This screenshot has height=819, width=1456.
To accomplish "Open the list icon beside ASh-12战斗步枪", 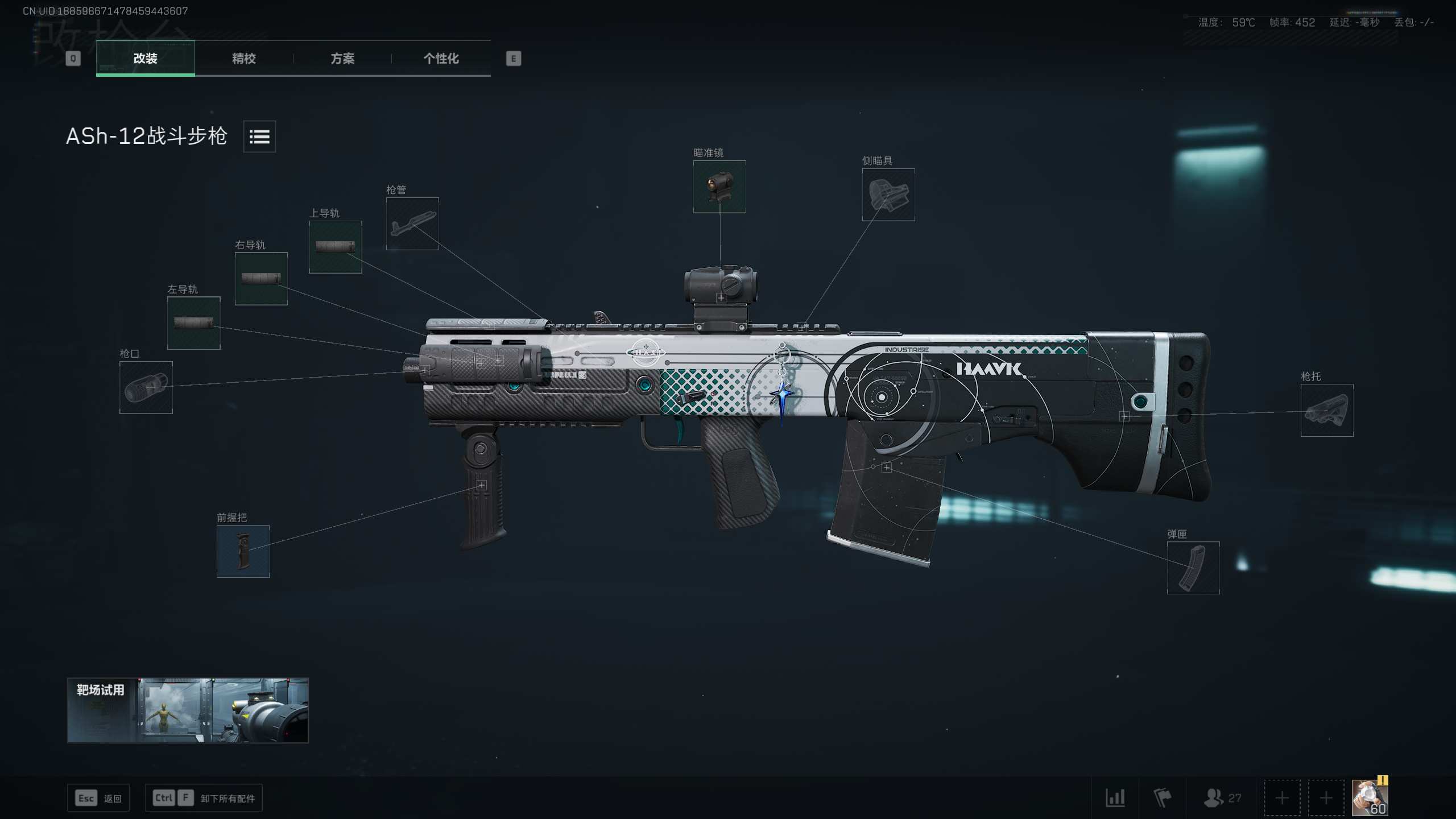I will point(259,136).
